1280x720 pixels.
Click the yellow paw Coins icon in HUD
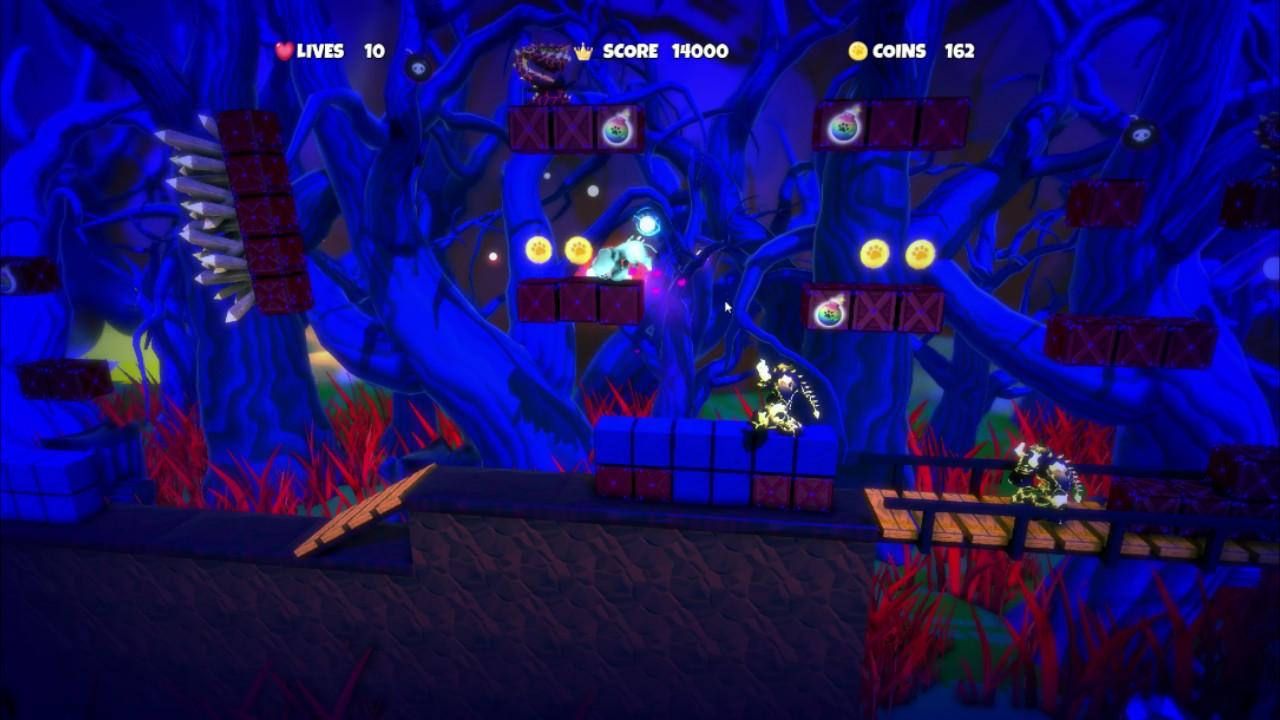coord(857,52)
